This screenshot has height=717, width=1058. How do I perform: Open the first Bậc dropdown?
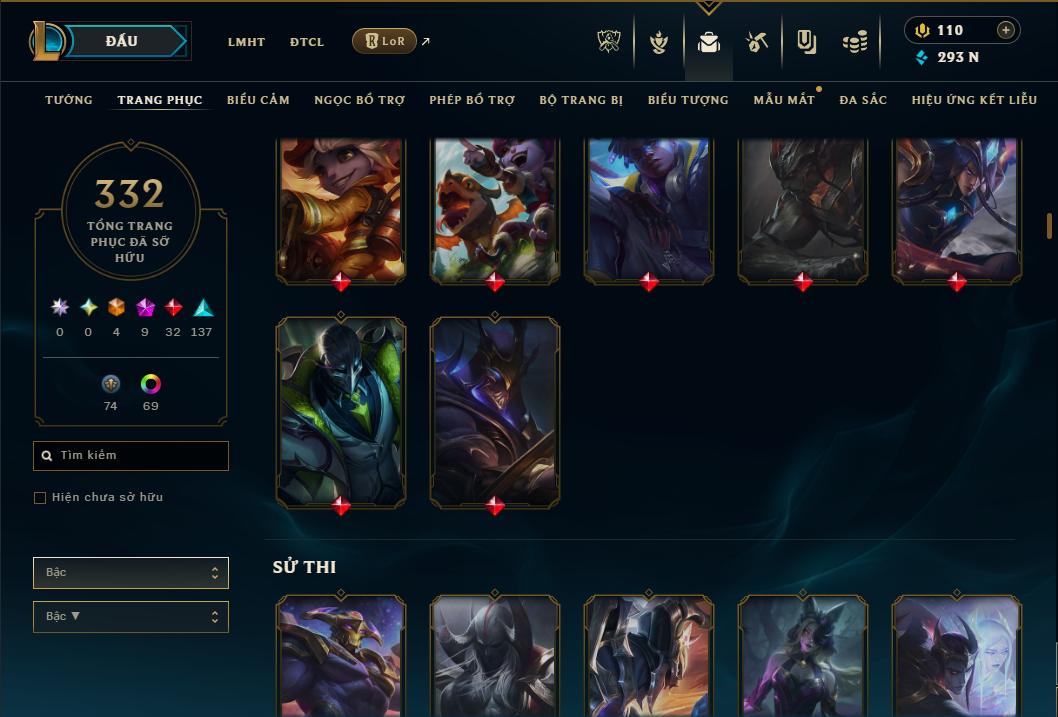click(131, 573)
